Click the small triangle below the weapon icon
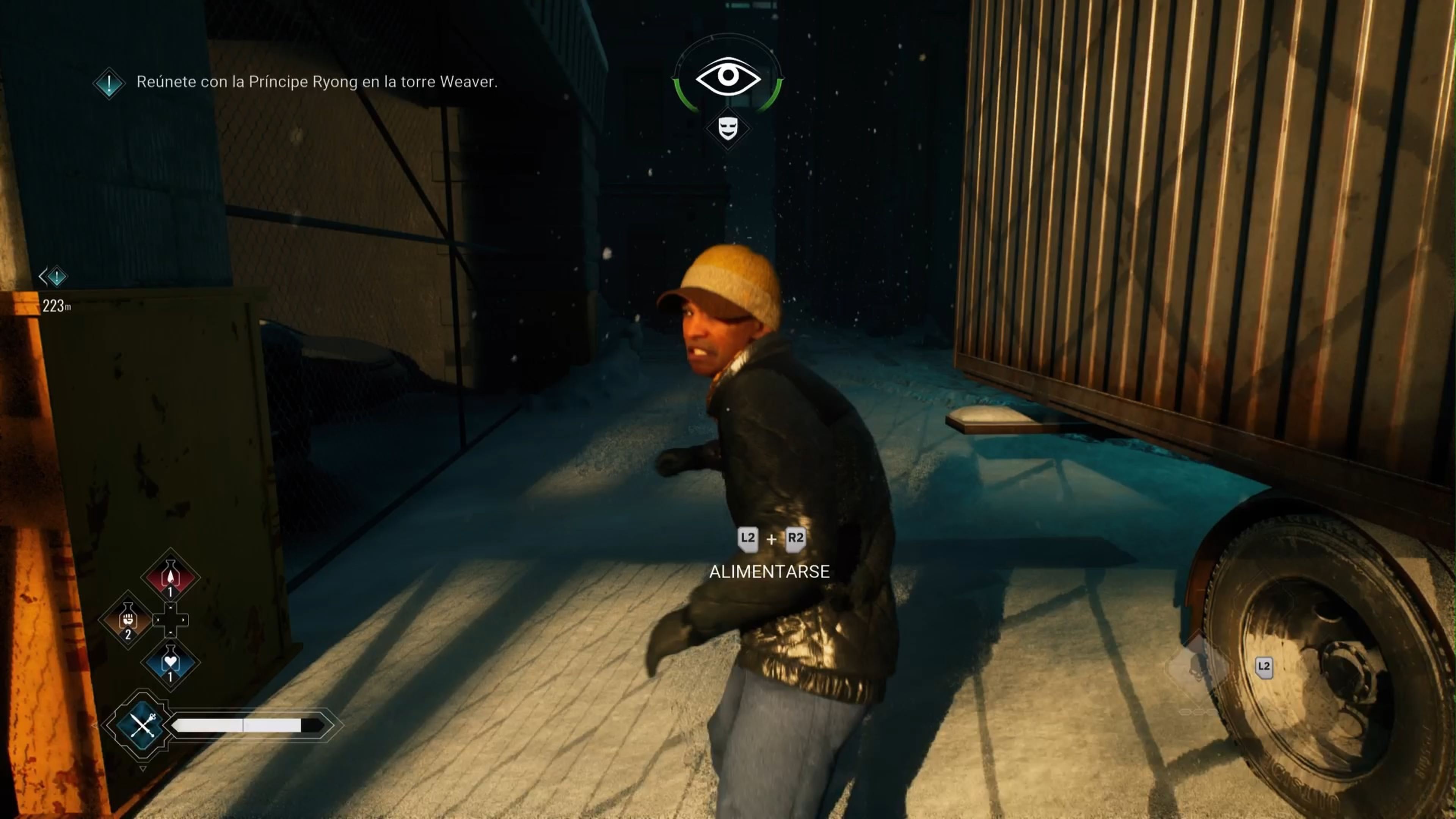Screen dimensions: 1456x819 [144, 769]
